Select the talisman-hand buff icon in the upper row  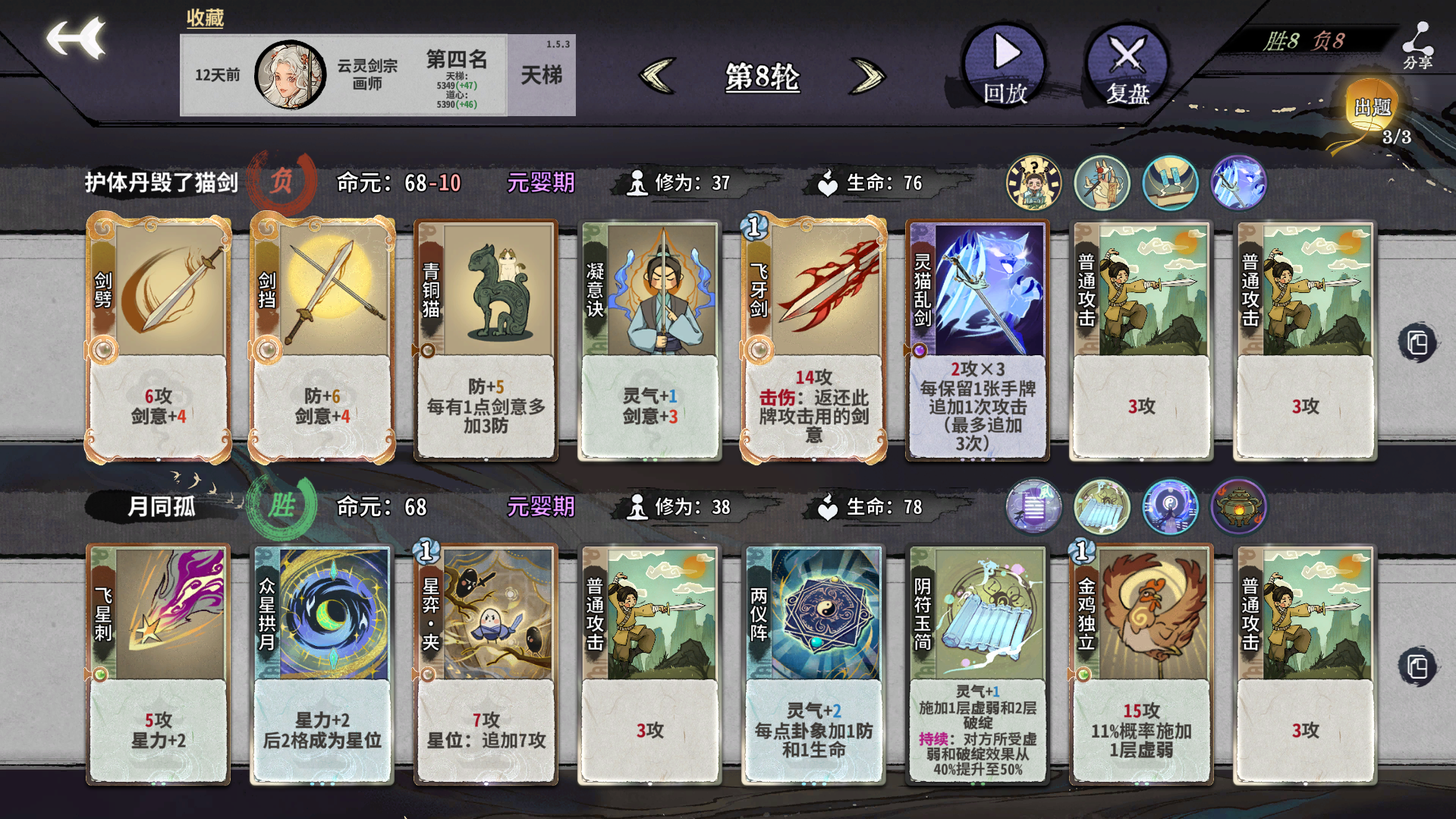(x=1102, y=182)
